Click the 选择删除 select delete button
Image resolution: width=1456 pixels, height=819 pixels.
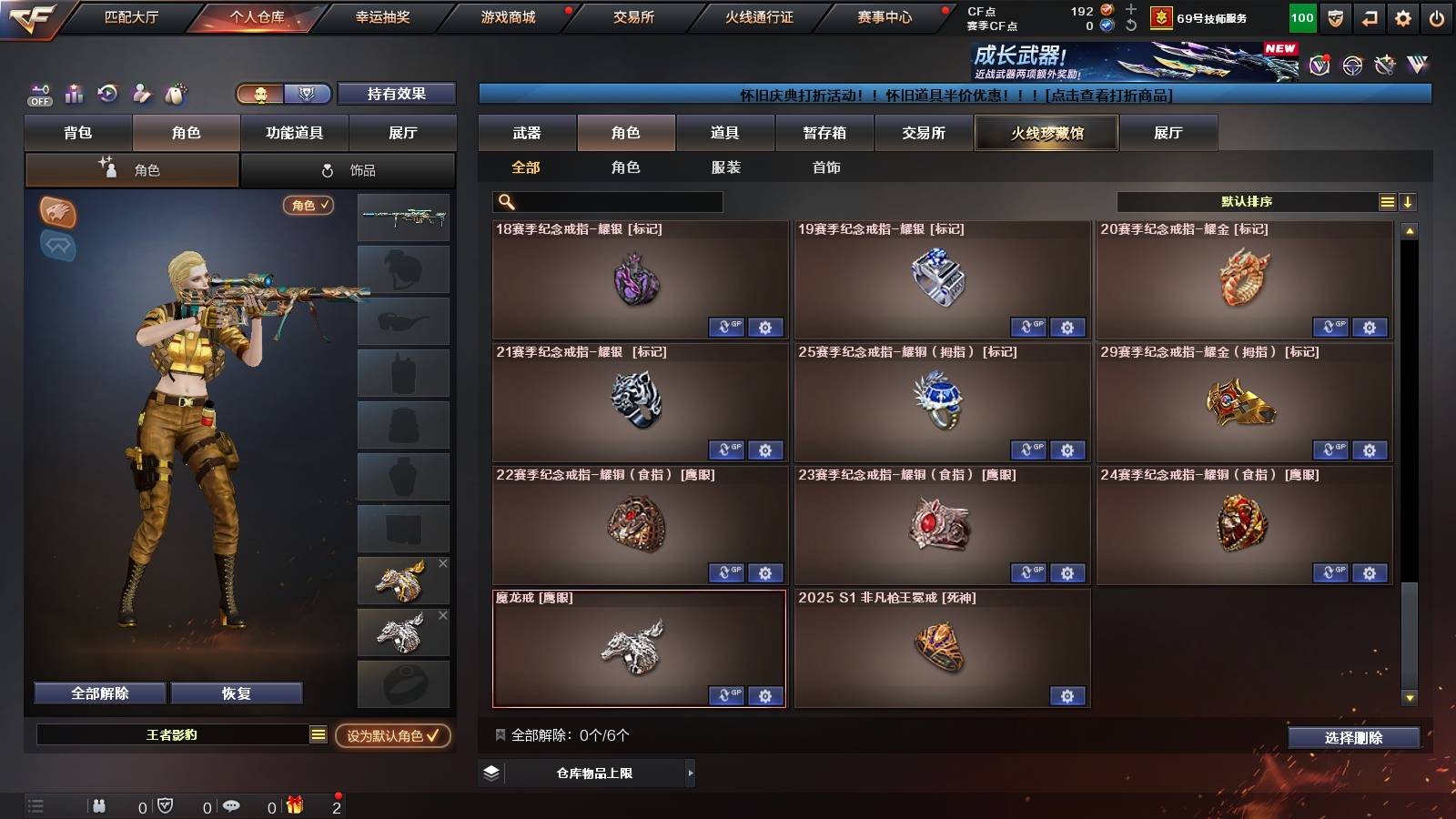1352,738
